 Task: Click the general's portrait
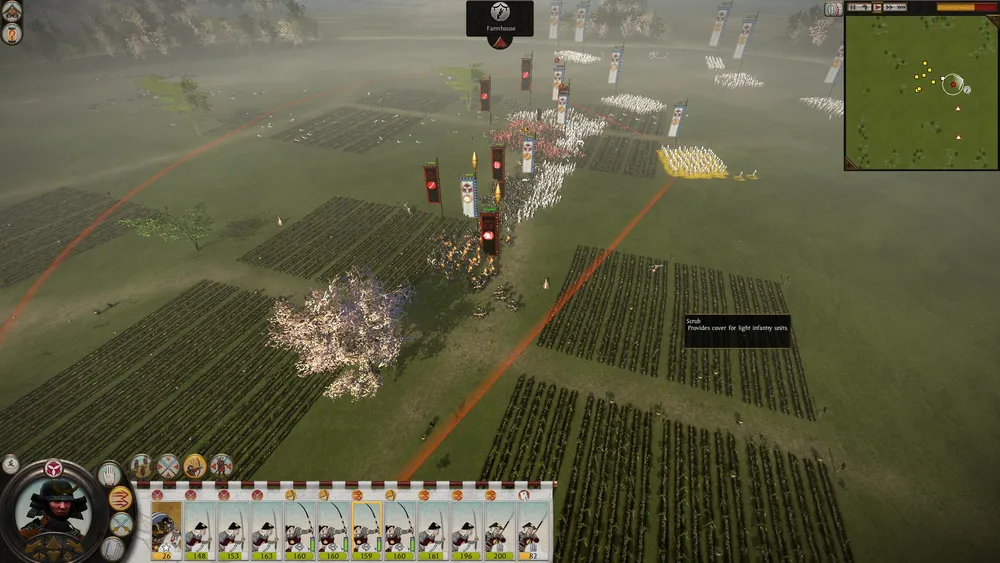click(x=52, y=510)
